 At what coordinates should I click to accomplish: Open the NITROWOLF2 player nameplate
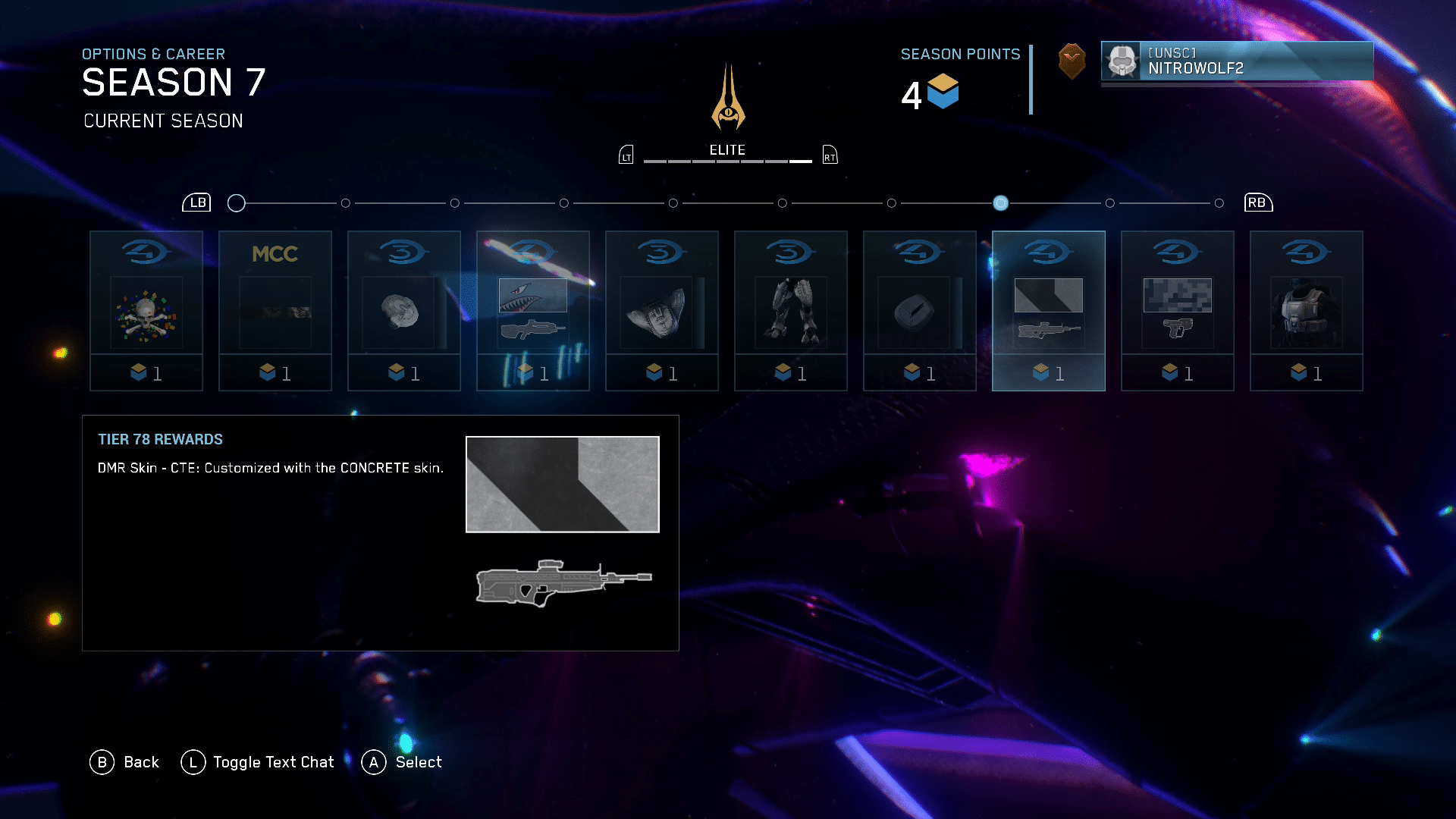click(1237, 61)
